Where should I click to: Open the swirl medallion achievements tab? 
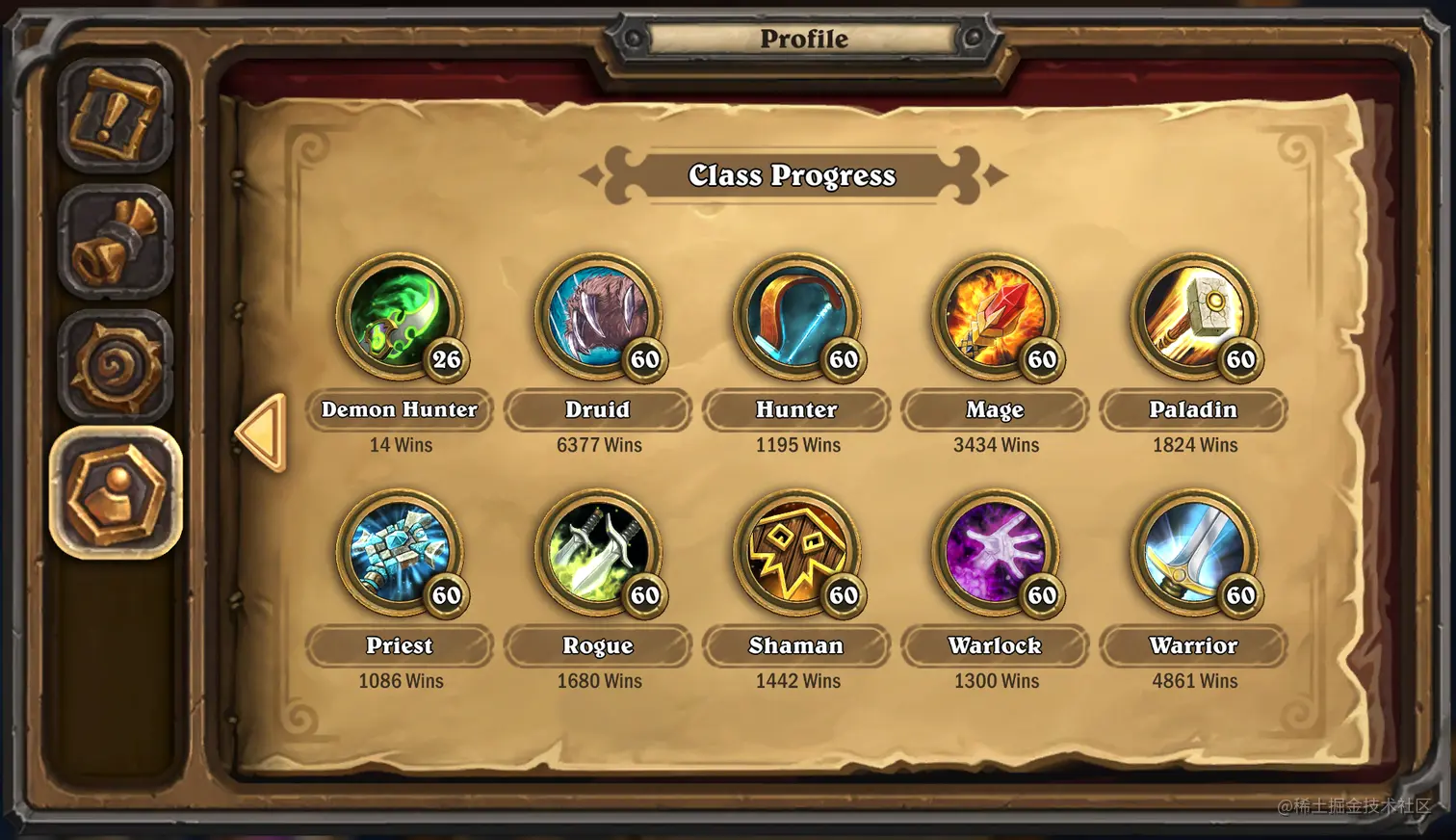coord(116,367)
